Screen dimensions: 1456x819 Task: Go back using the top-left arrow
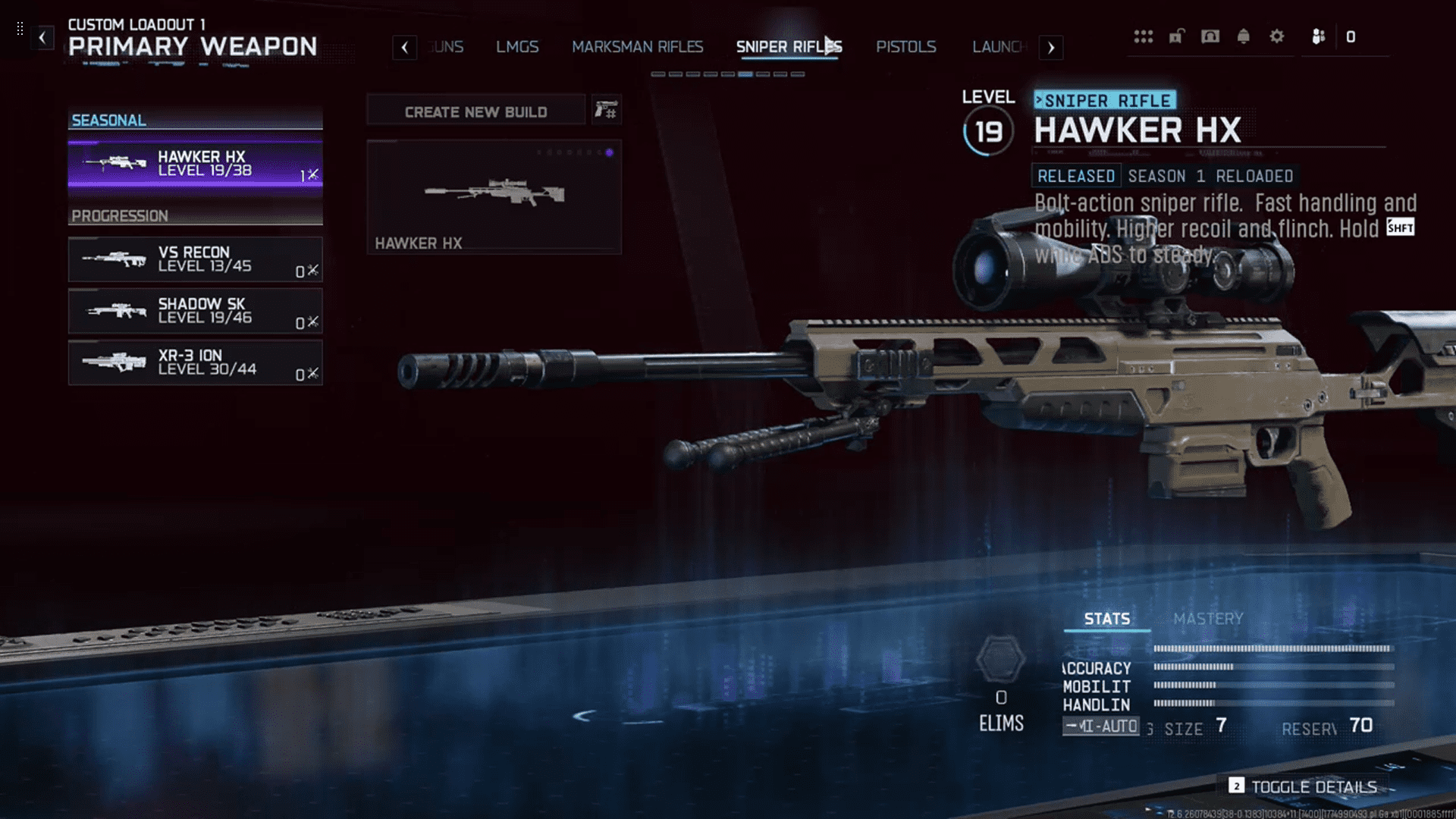42,37
